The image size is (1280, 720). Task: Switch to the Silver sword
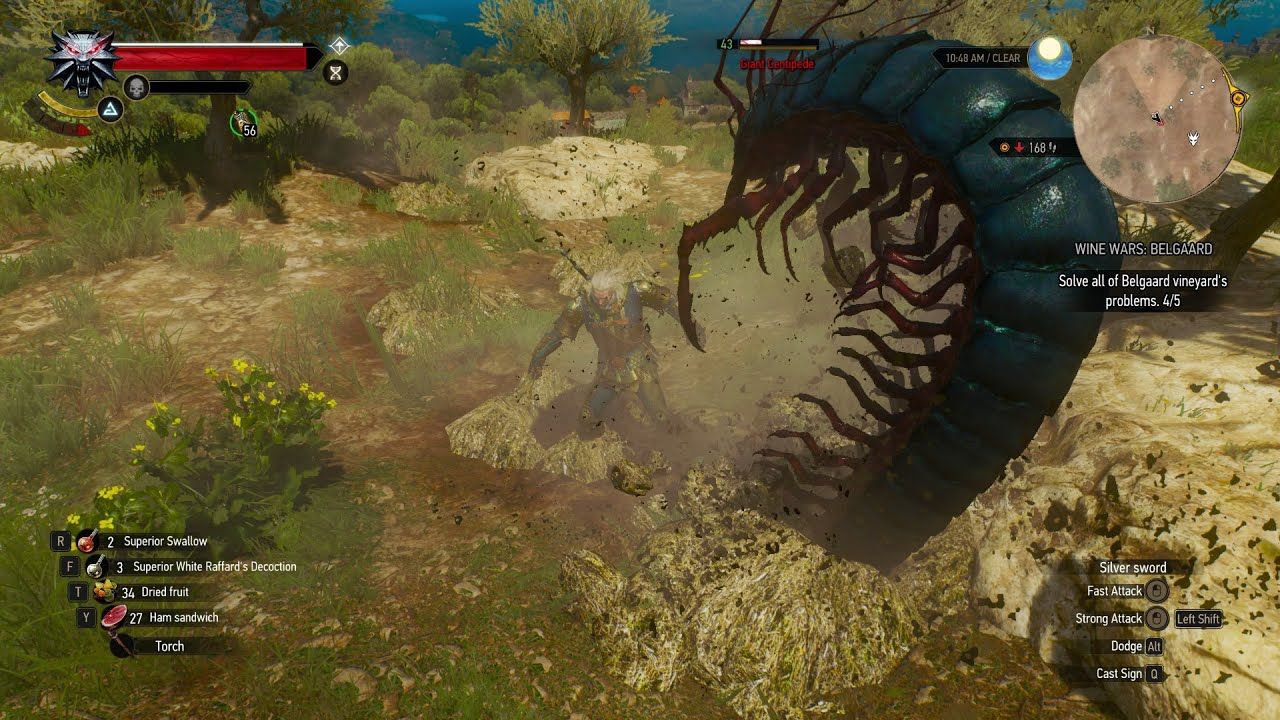pos(1135,567)
